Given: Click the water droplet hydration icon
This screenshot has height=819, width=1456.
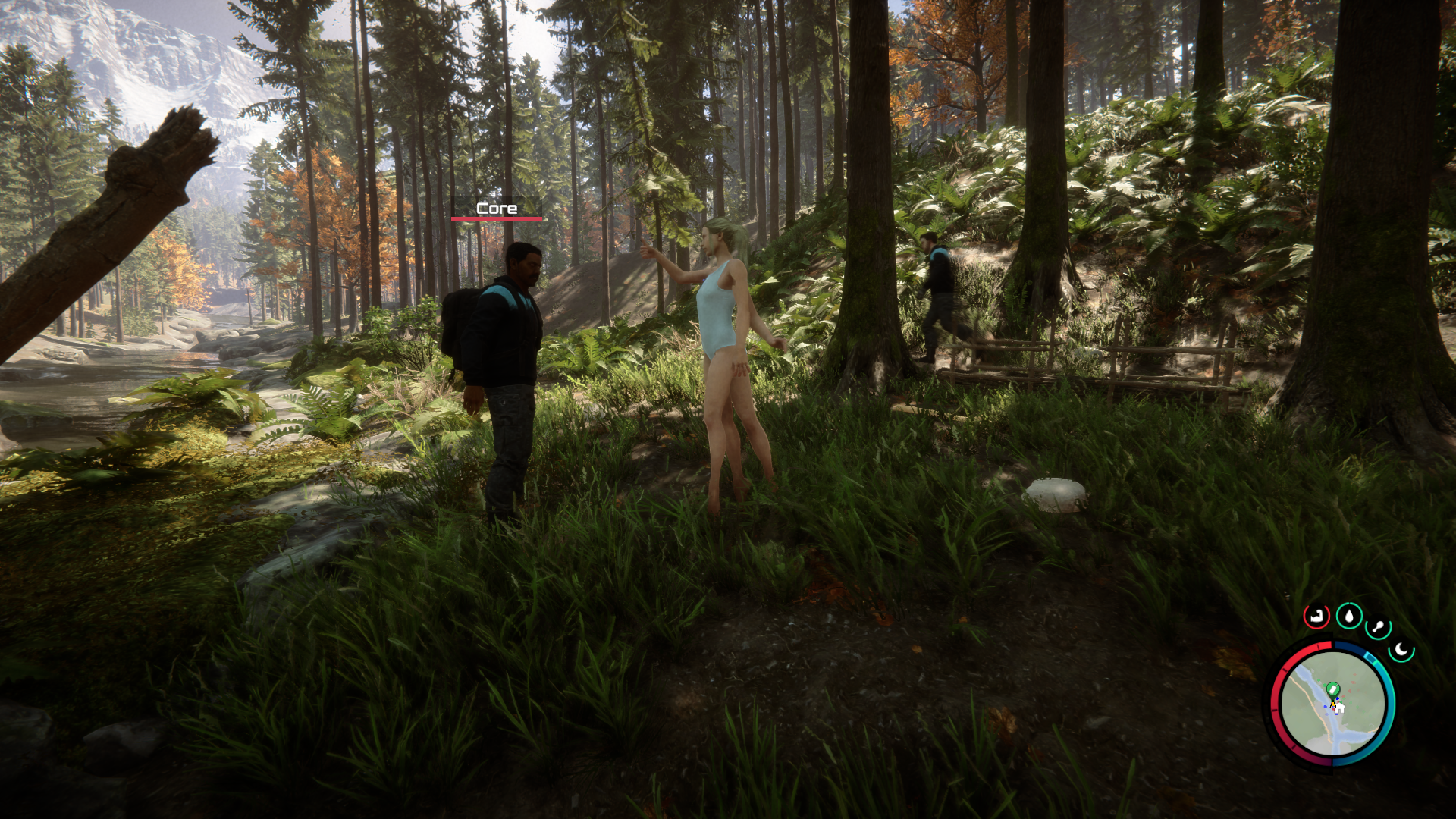Looking at the screenshot, I should pyautogui.click(x=1348, y=616).
